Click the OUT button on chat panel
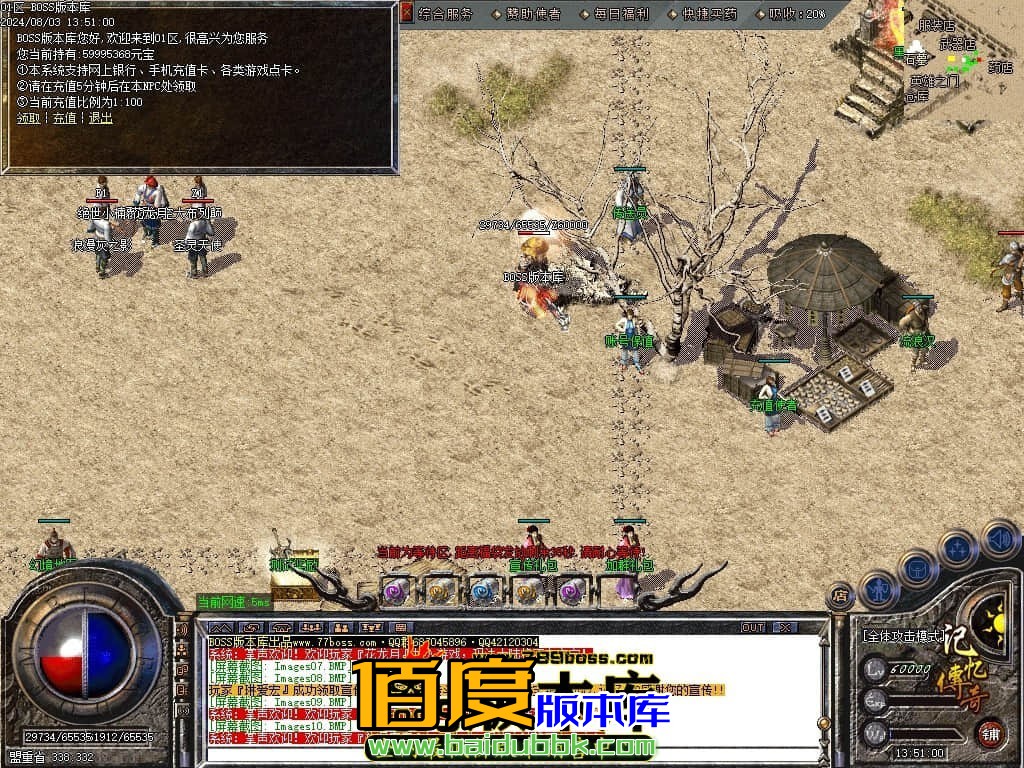1024x768 pixels. (x=752, y=627)
